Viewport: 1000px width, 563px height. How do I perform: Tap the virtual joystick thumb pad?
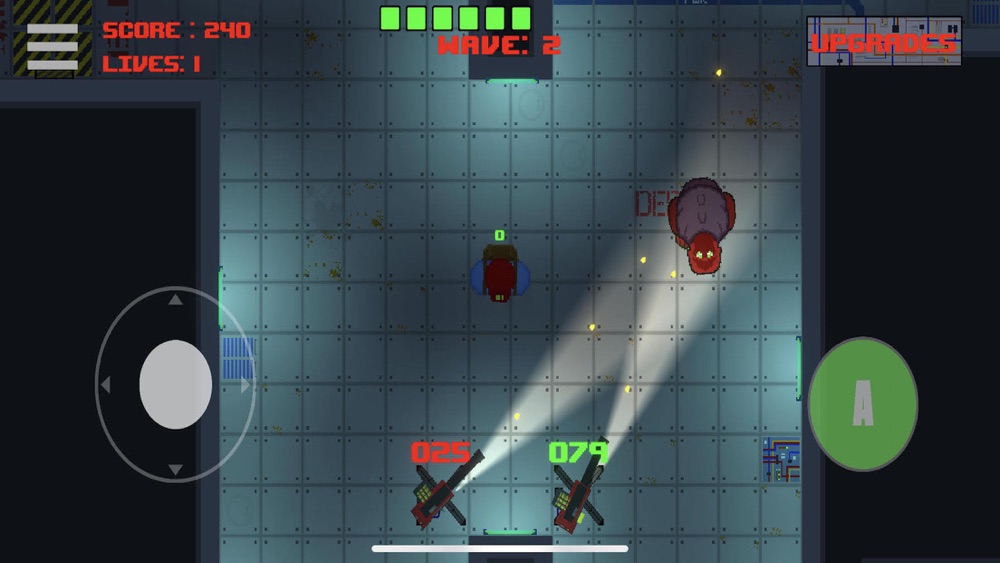point(175,385)
